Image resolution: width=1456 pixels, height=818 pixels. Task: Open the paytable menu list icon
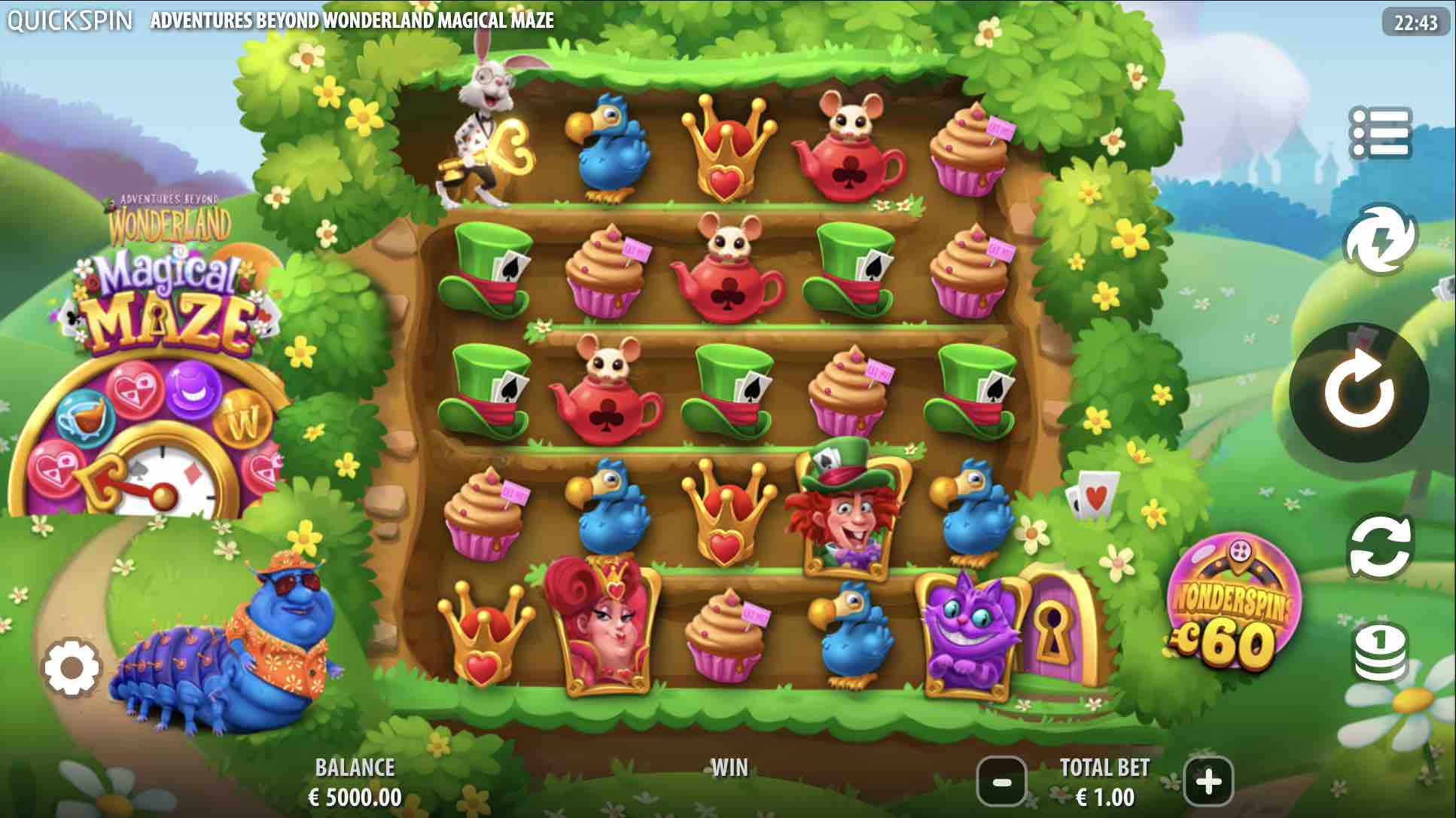pyautogui.click(x=1380, y=133)
